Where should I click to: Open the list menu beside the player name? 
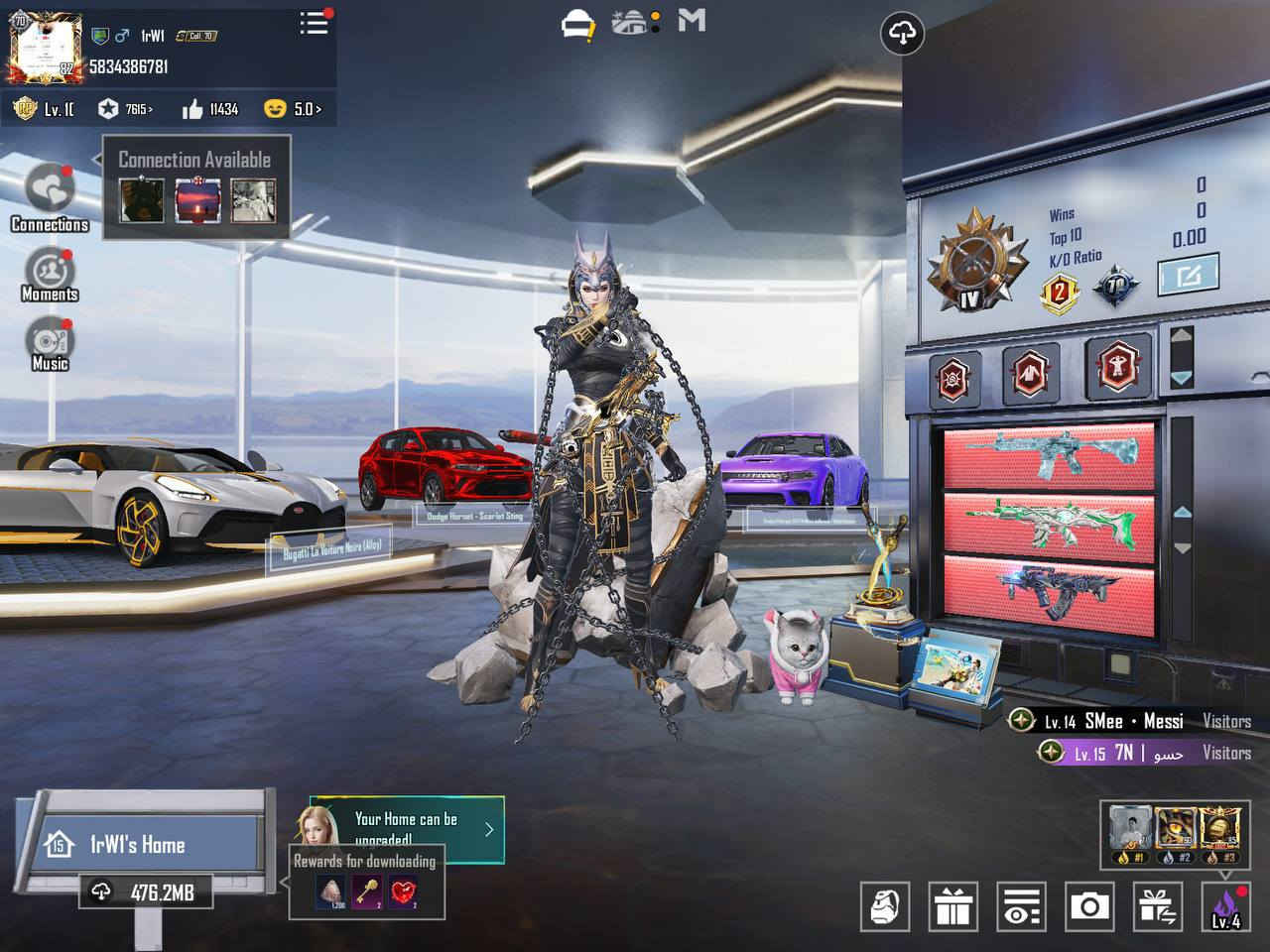(x=315, y=24)
